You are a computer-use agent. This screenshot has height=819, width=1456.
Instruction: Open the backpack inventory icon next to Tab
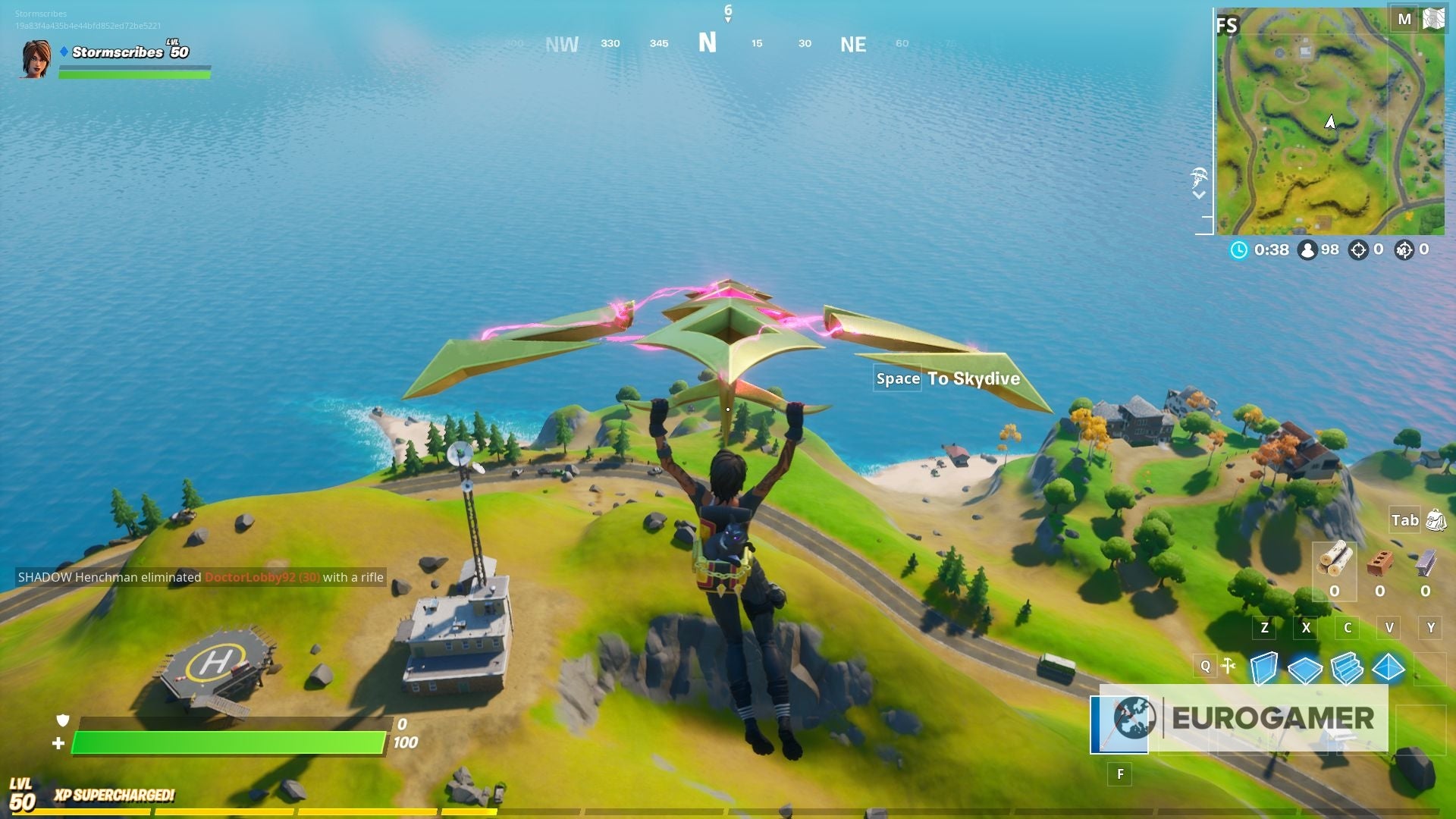click(x=1435, y=521)
